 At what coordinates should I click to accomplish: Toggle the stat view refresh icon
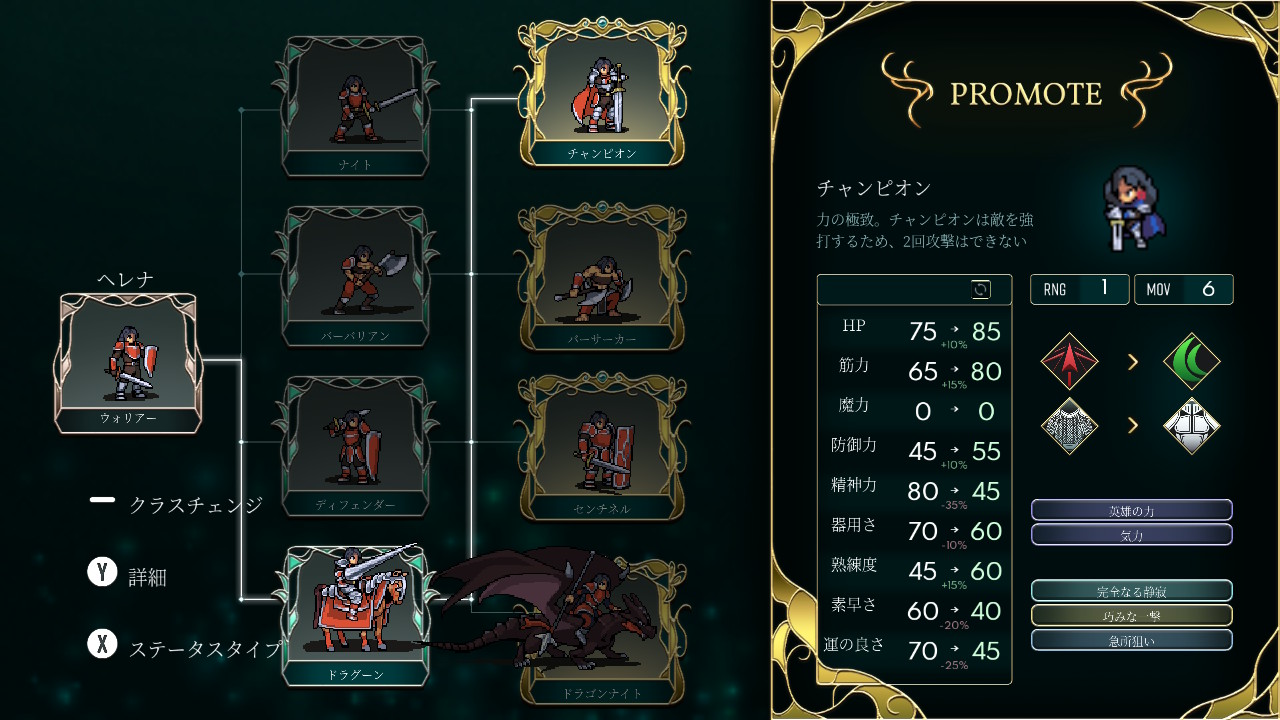point(981,290)
